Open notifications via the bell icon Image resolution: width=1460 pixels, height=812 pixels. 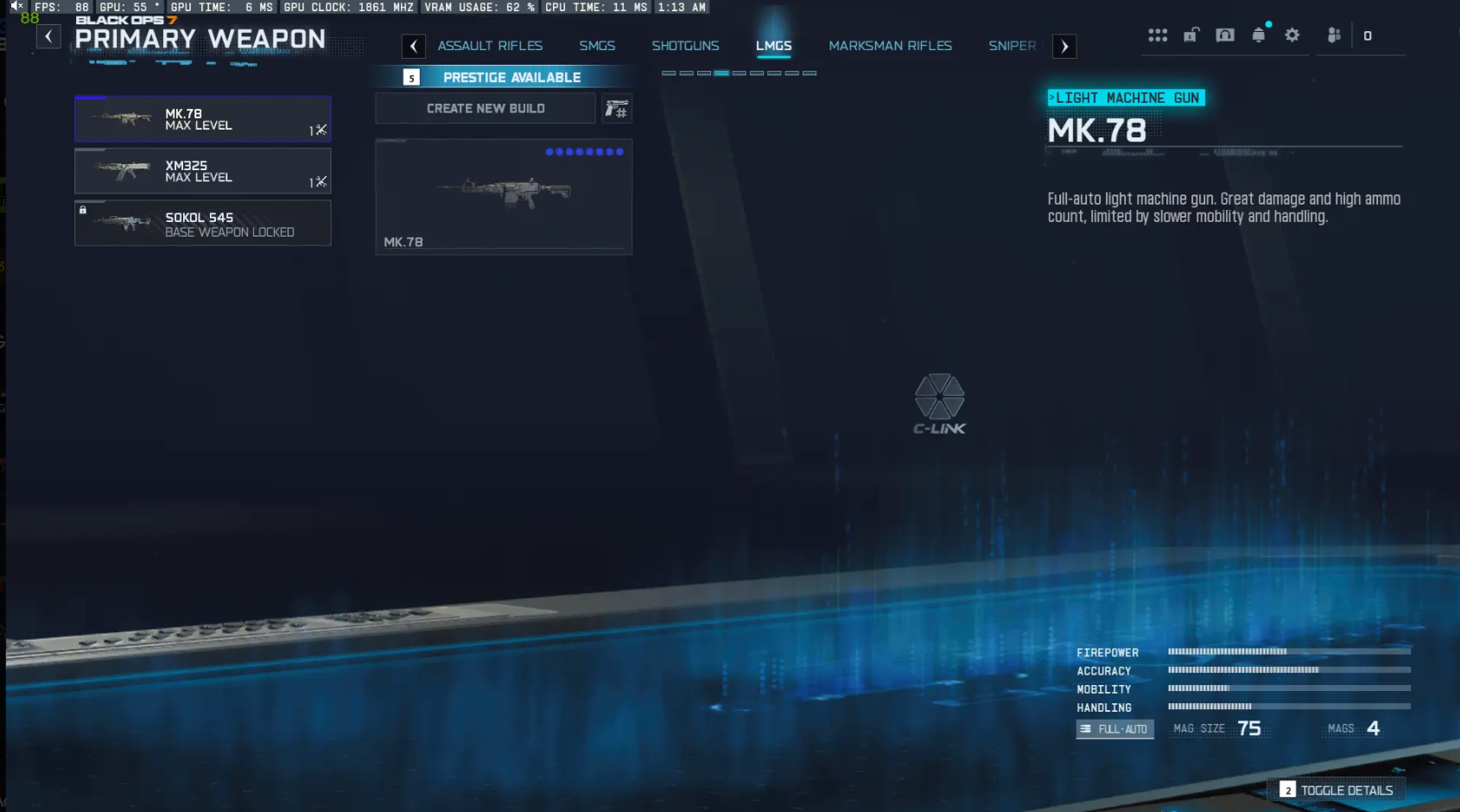(1259, 35)
